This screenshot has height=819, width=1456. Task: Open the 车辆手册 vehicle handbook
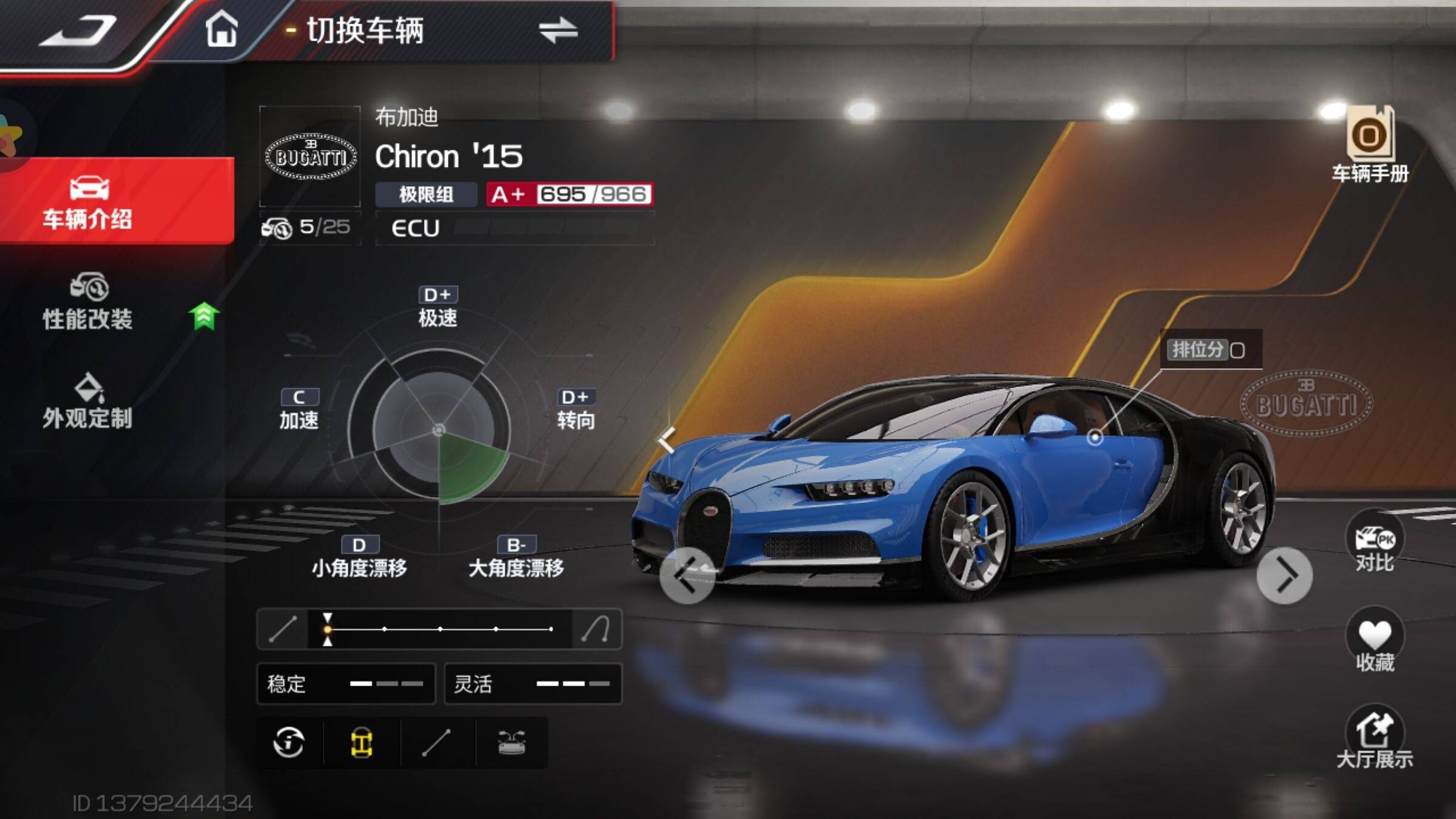(1370, 146)
